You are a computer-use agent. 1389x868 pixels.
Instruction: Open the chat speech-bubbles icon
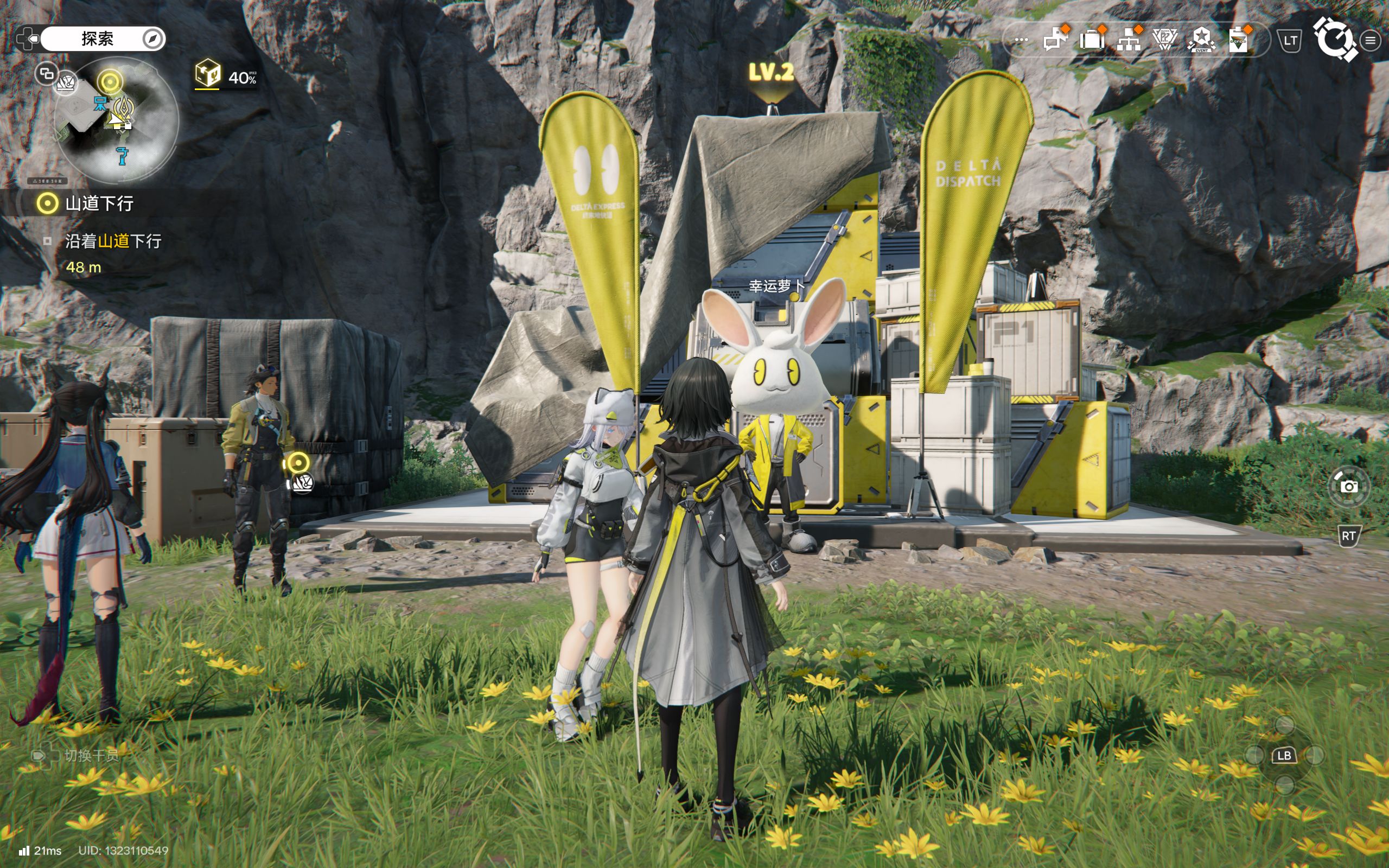1055,40
